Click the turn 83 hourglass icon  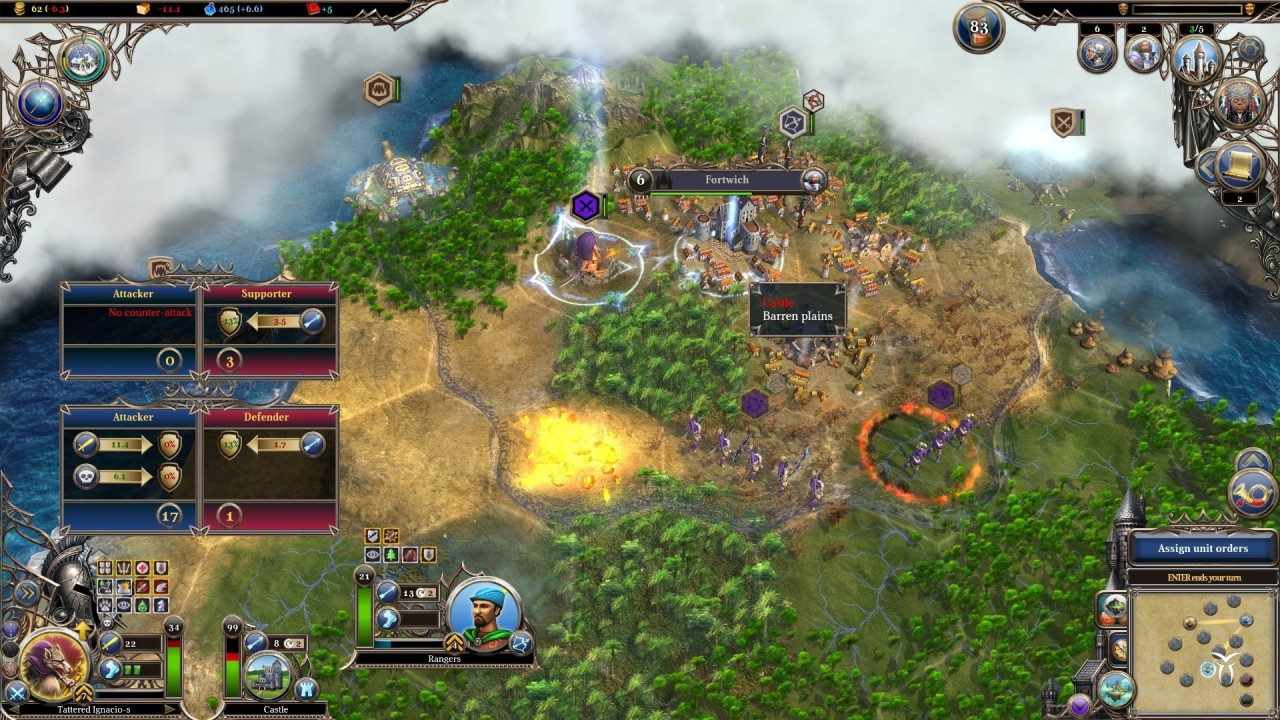coord(979,30)
